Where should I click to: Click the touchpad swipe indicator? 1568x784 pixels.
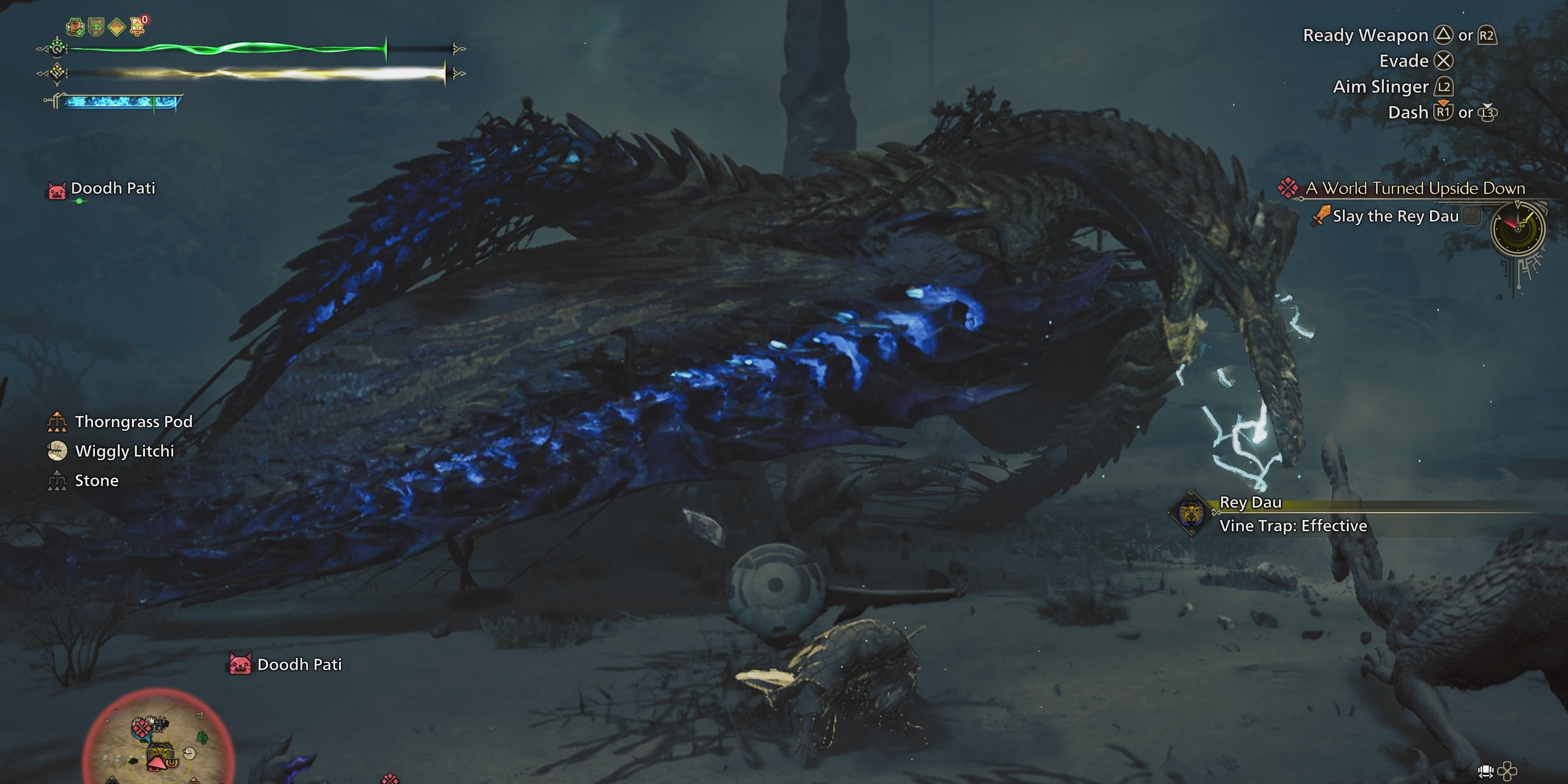1485,772
